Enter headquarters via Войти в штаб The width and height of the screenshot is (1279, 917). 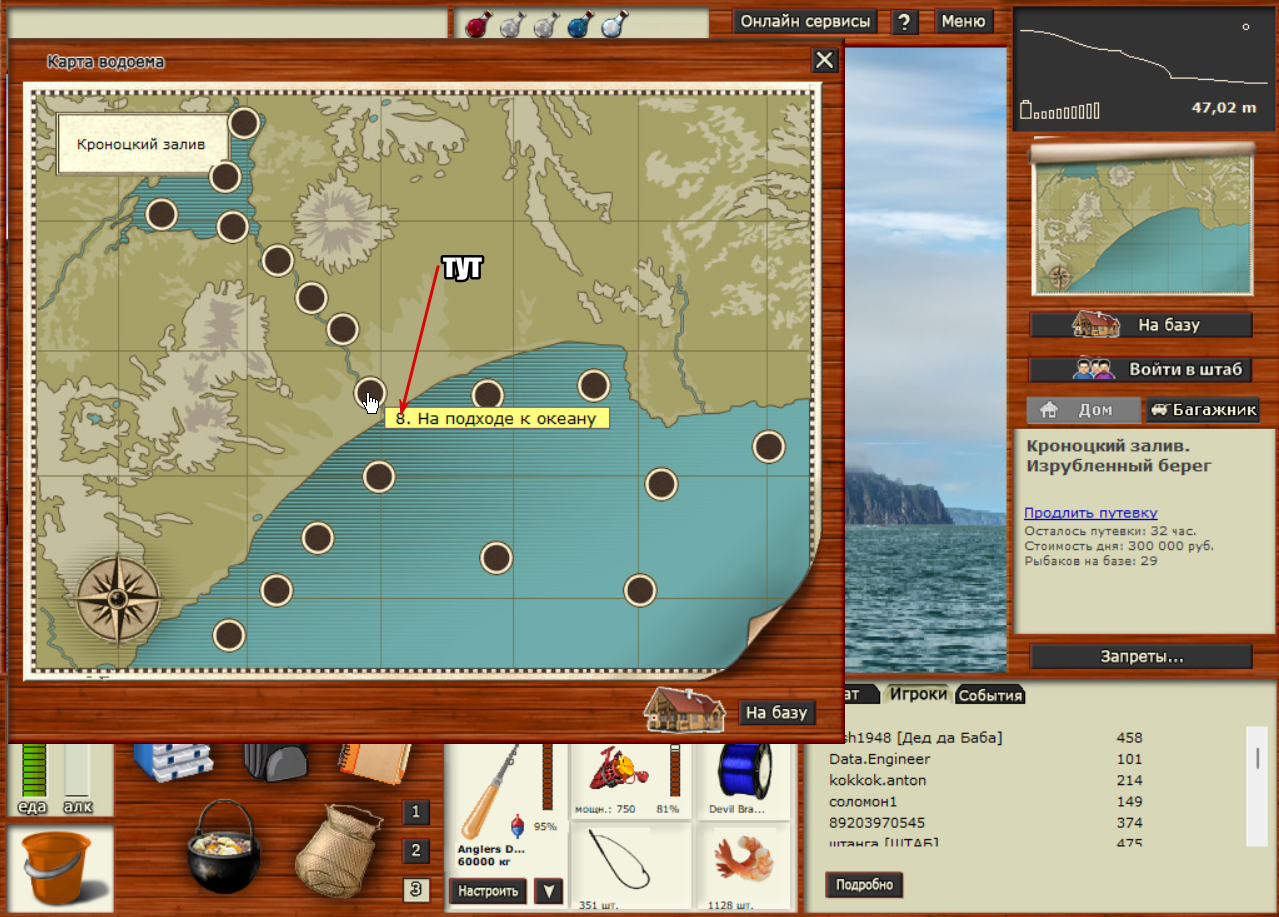[x=1141, y=369]
